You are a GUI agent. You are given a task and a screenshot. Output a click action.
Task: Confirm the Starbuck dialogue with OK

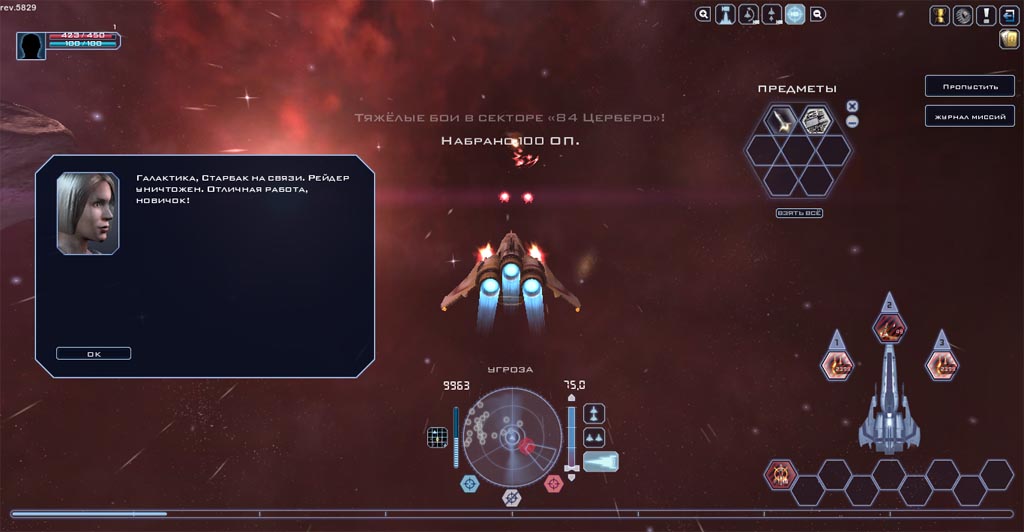point(93,353)
